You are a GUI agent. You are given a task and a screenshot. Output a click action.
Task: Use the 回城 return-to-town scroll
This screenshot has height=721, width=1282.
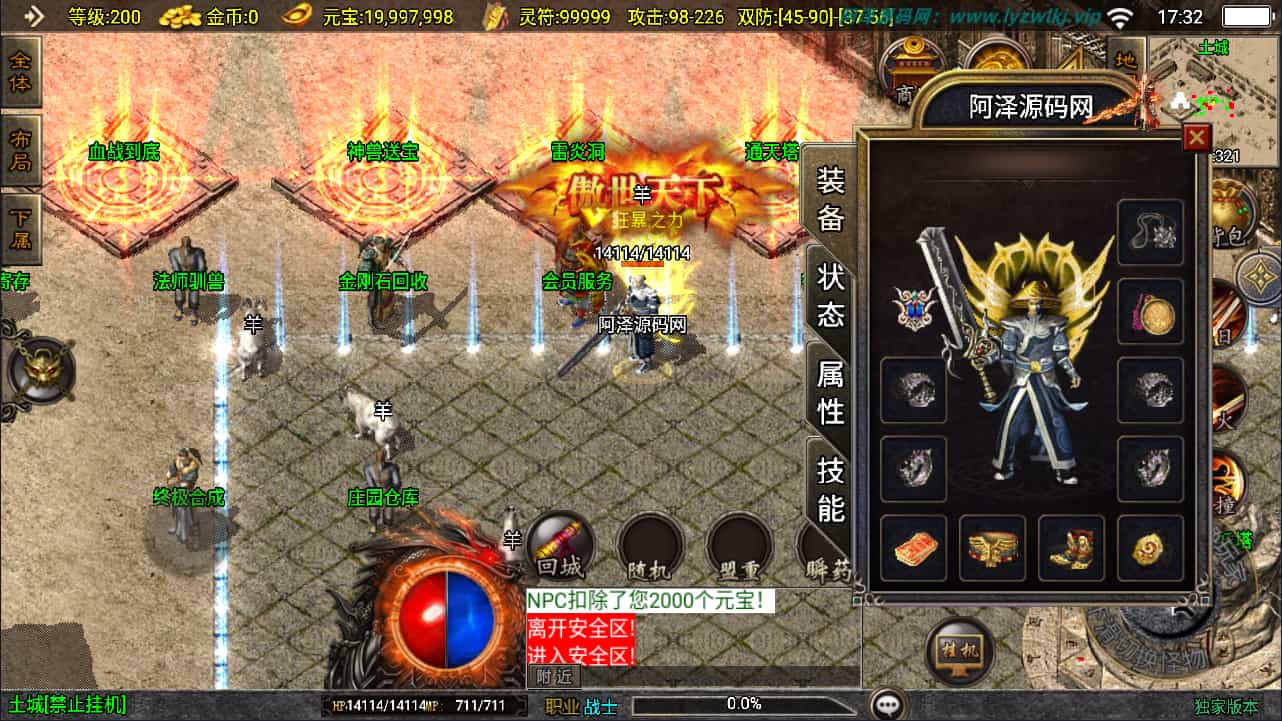[559, 550]
